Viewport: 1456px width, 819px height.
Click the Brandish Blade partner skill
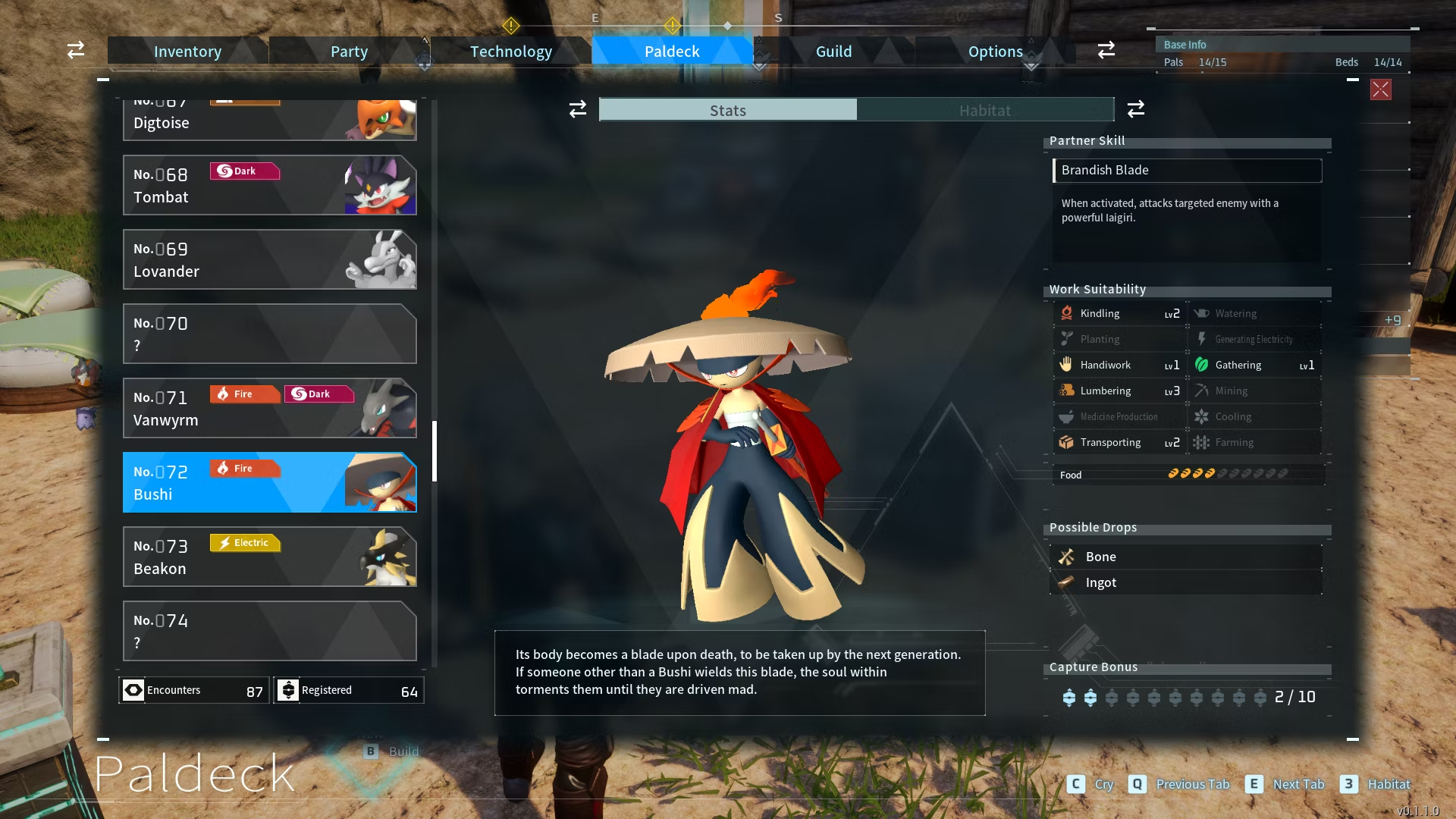click(x=1187, y=171)
